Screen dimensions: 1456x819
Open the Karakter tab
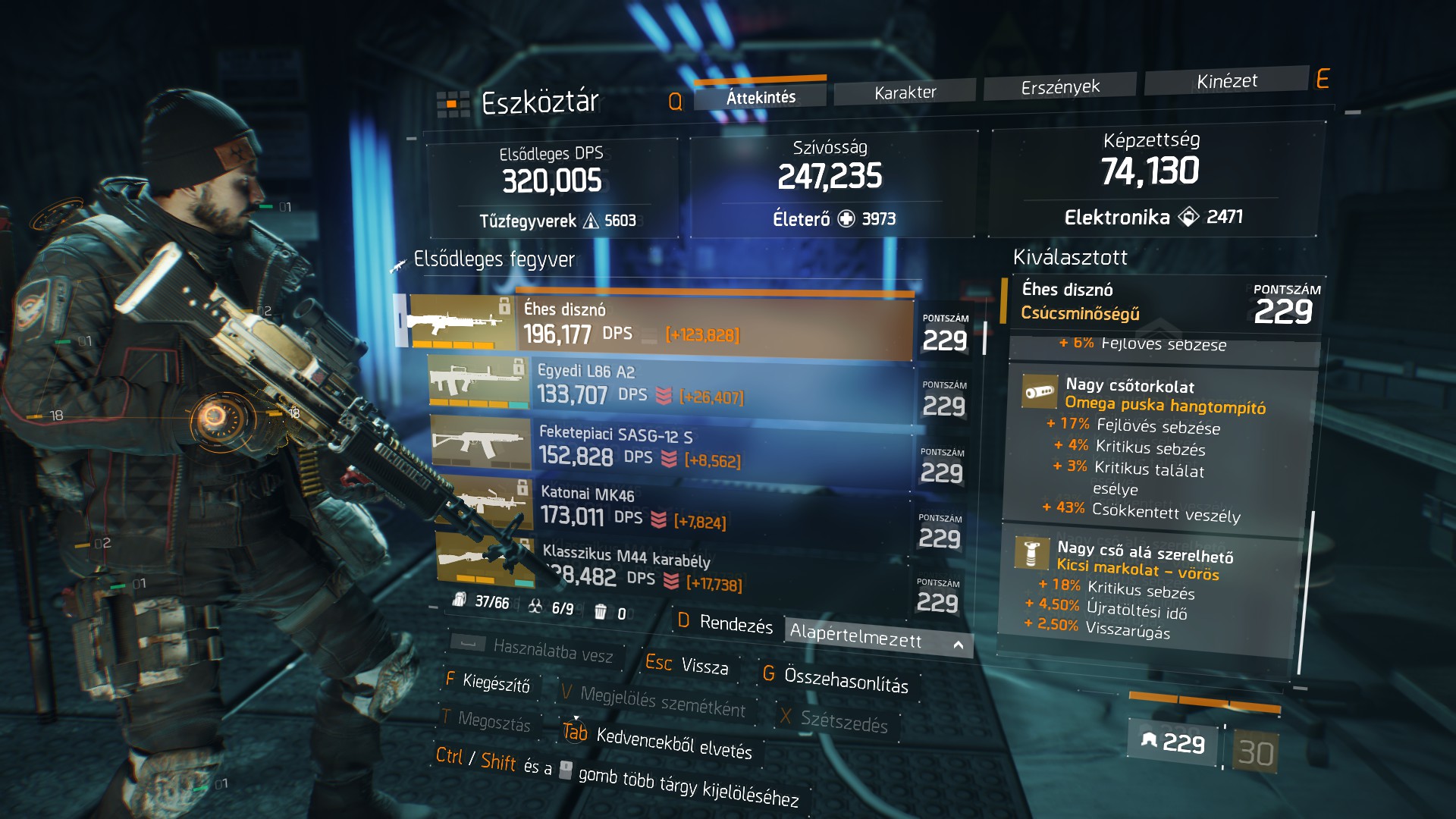[x=905, y=93]
